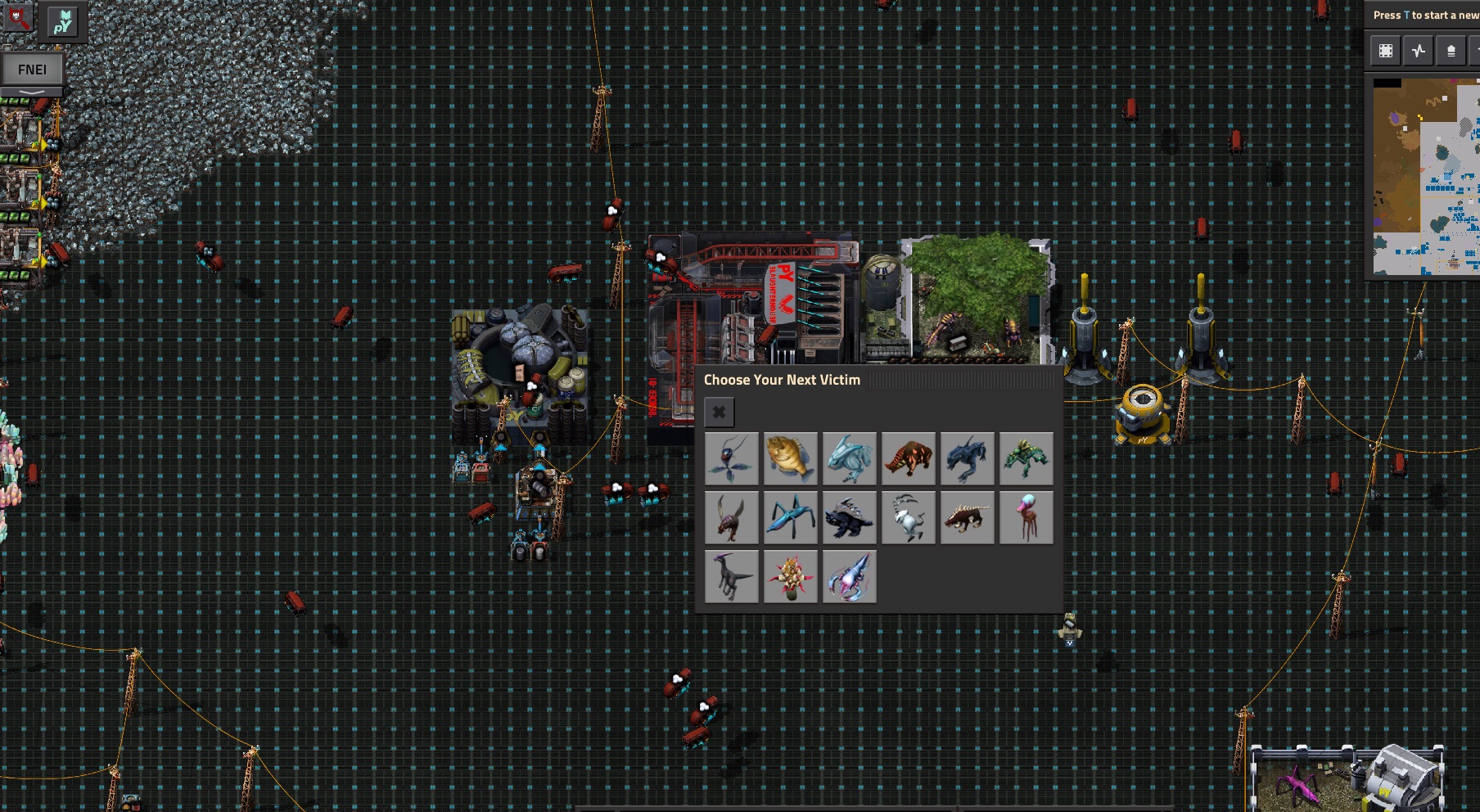
Task: Close the Choose Your Next Victim dialog
Action: tap(719, 413)
